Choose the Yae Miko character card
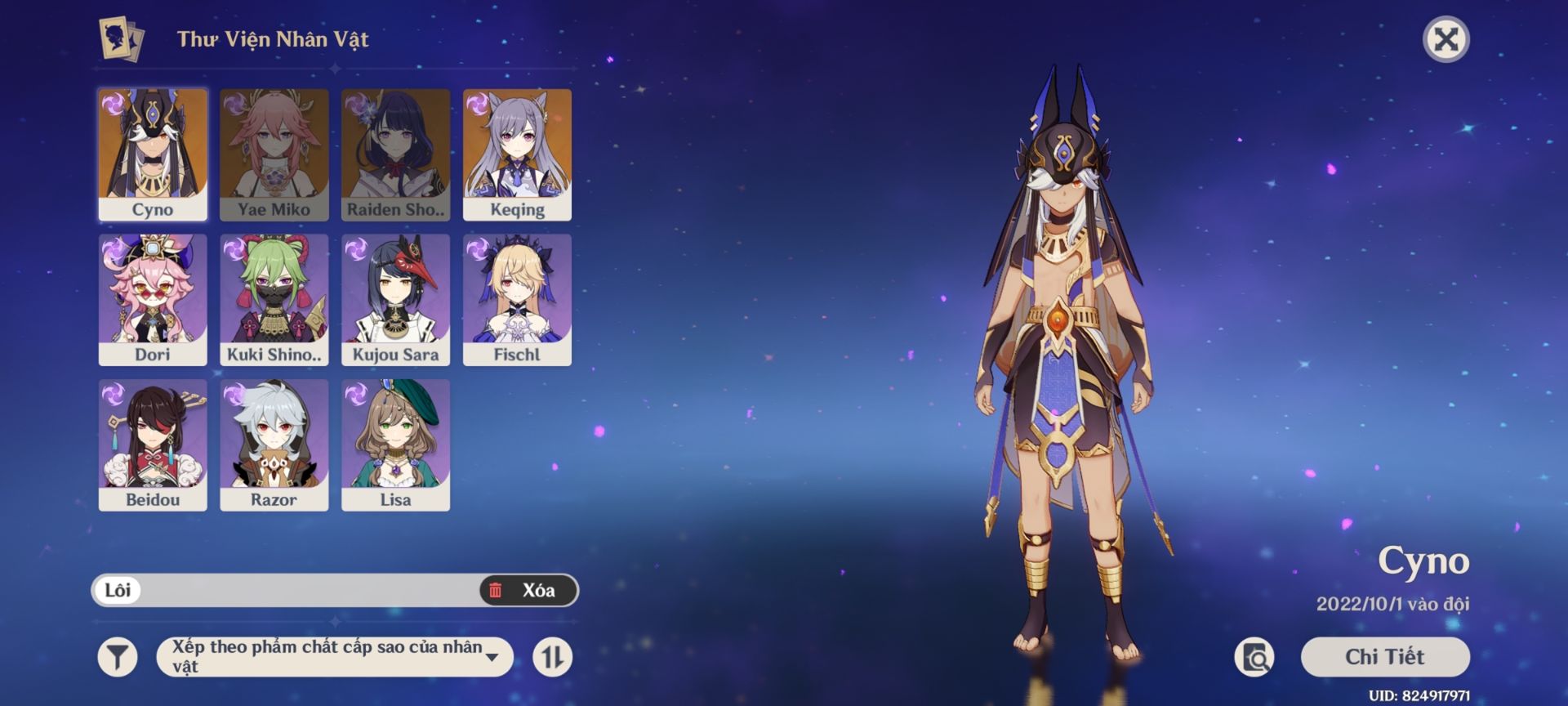1568x706 pixels. click(274, 154)
